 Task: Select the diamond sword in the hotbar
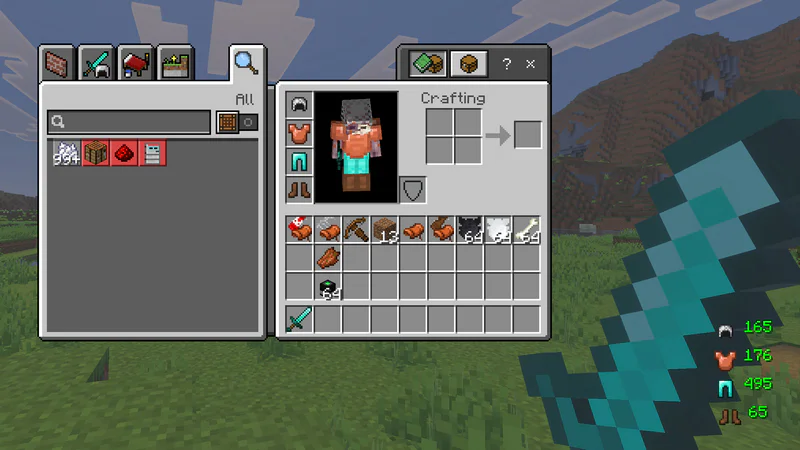coord(300,320)
